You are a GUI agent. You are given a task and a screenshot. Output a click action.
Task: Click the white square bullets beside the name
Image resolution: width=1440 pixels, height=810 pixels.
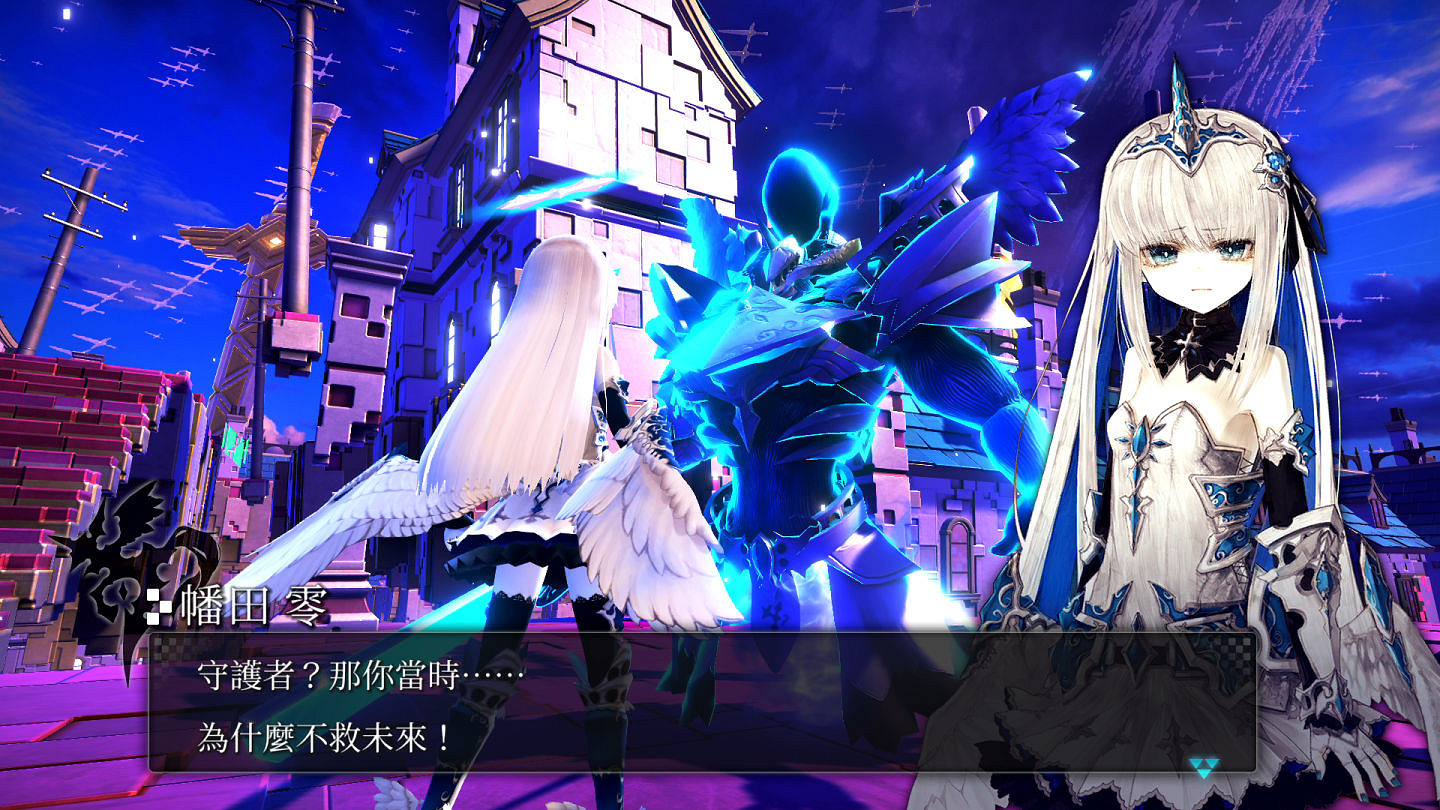tap(158, 604)
